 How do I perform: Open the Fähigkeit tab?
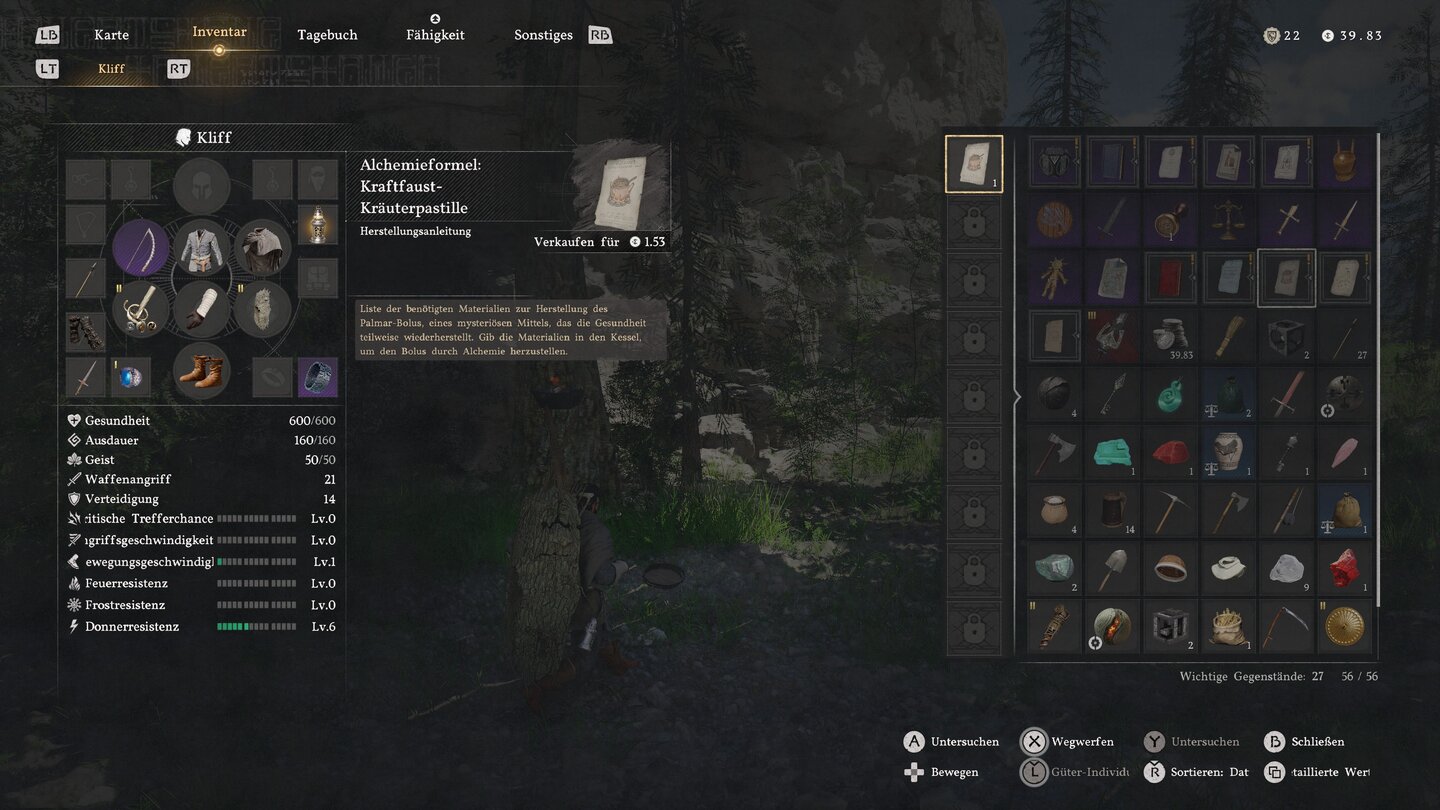(x=435, y=34)
